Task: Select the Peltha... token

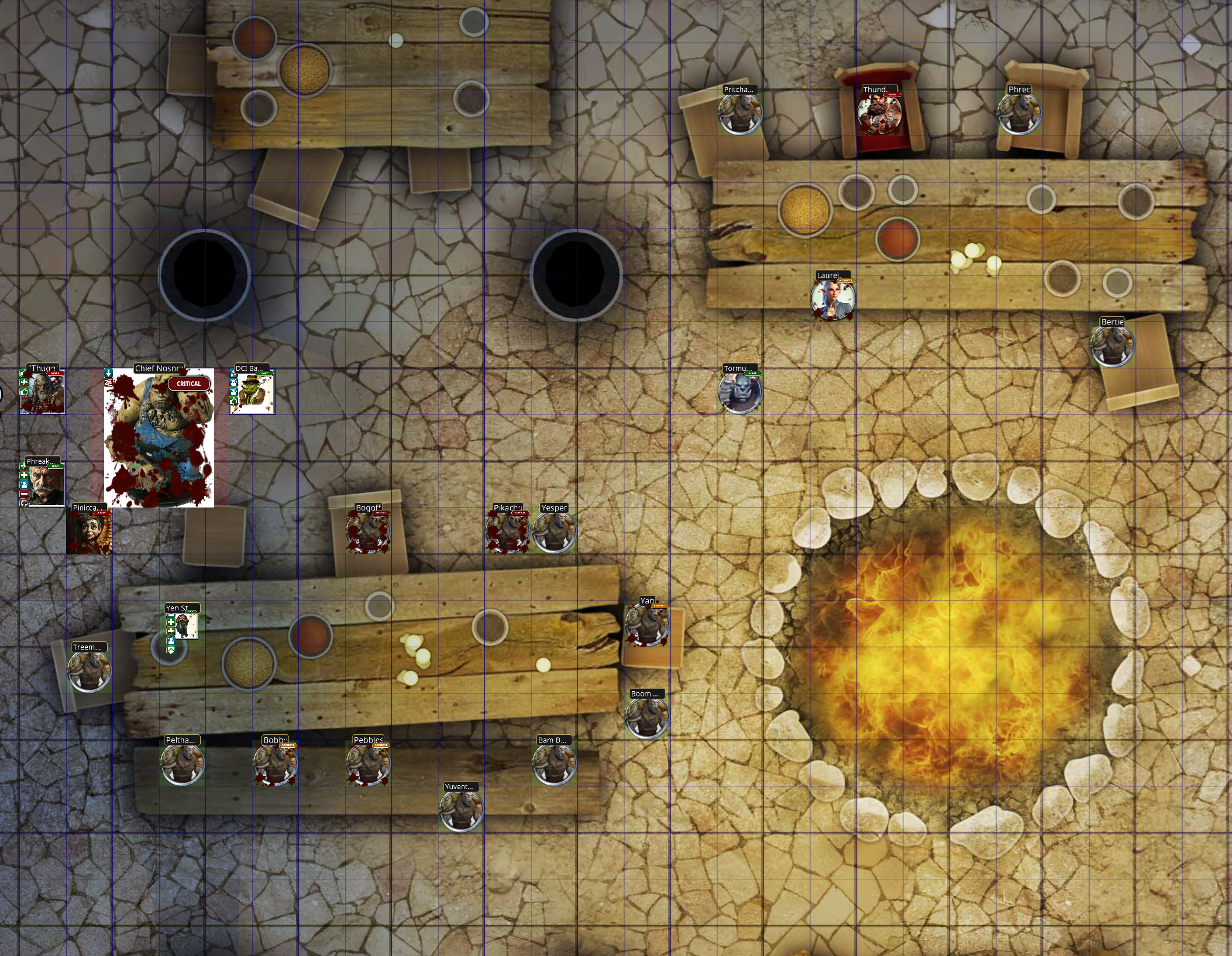Action: coord(182,764)
